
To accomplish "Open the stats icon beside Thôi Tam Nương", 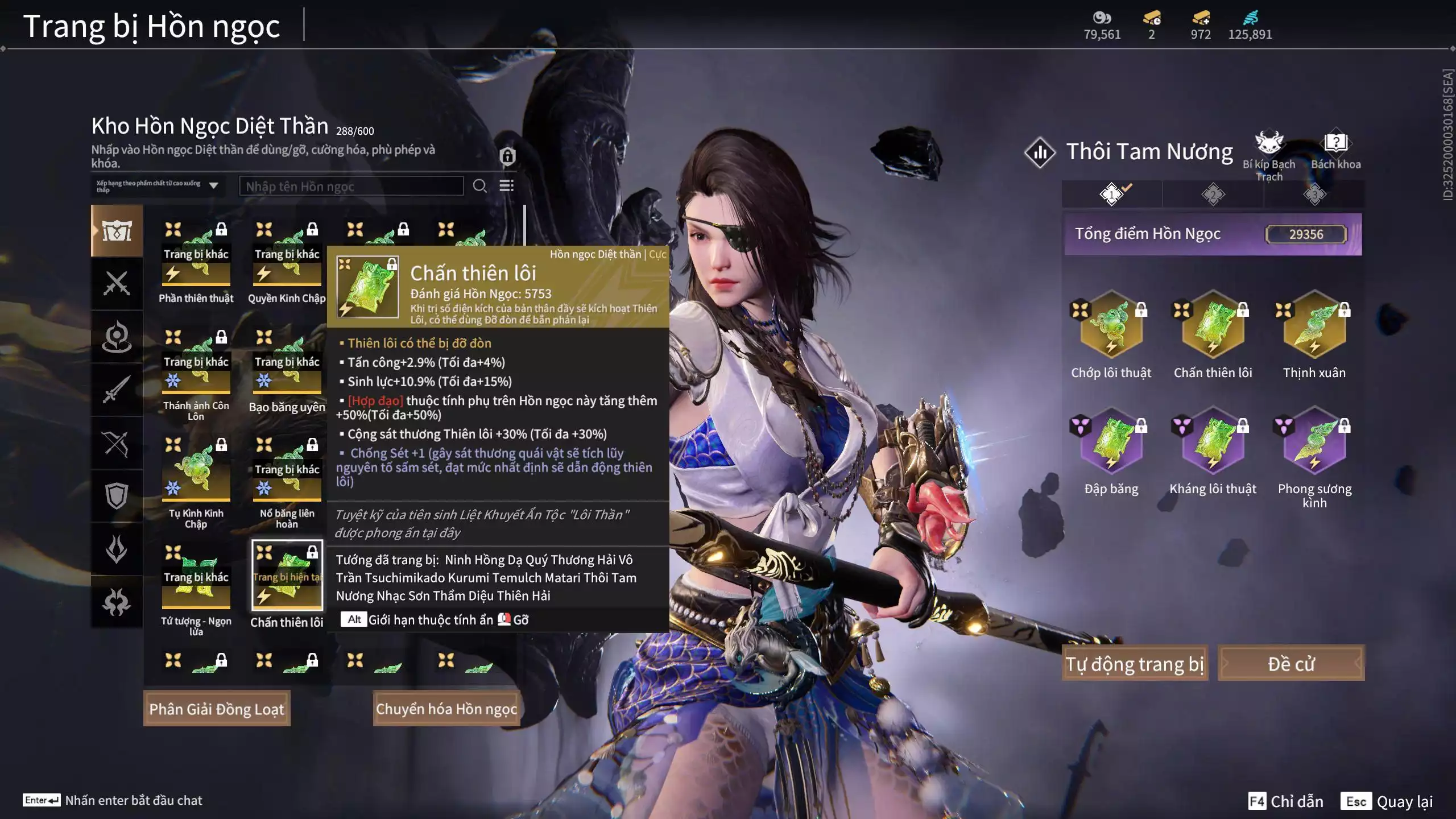I will pos(1040,152).
